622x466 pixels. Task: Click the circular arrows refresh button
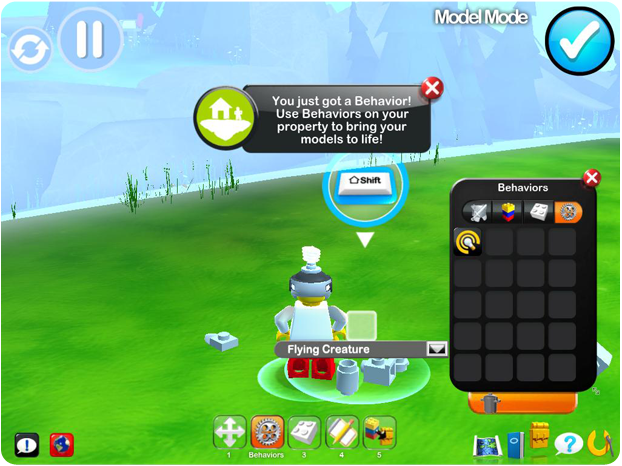coord(29,50)
